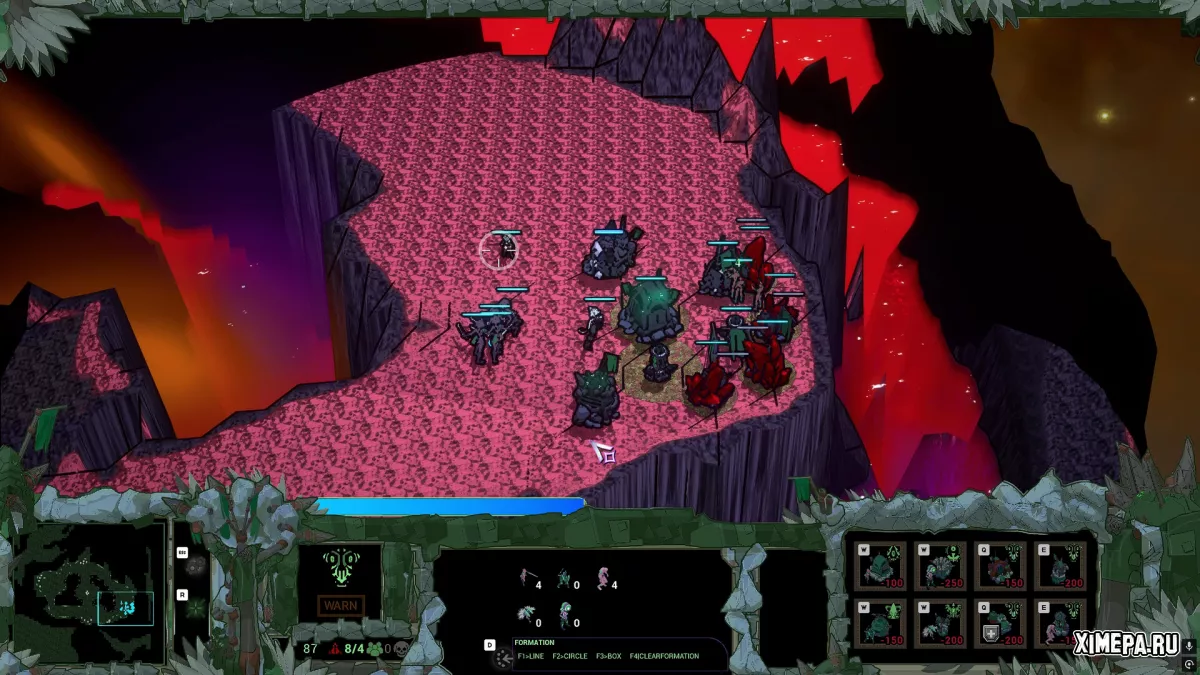1200x675 pixels.
Task: Open the formation circle icon
Action: (x=500, y=656)
